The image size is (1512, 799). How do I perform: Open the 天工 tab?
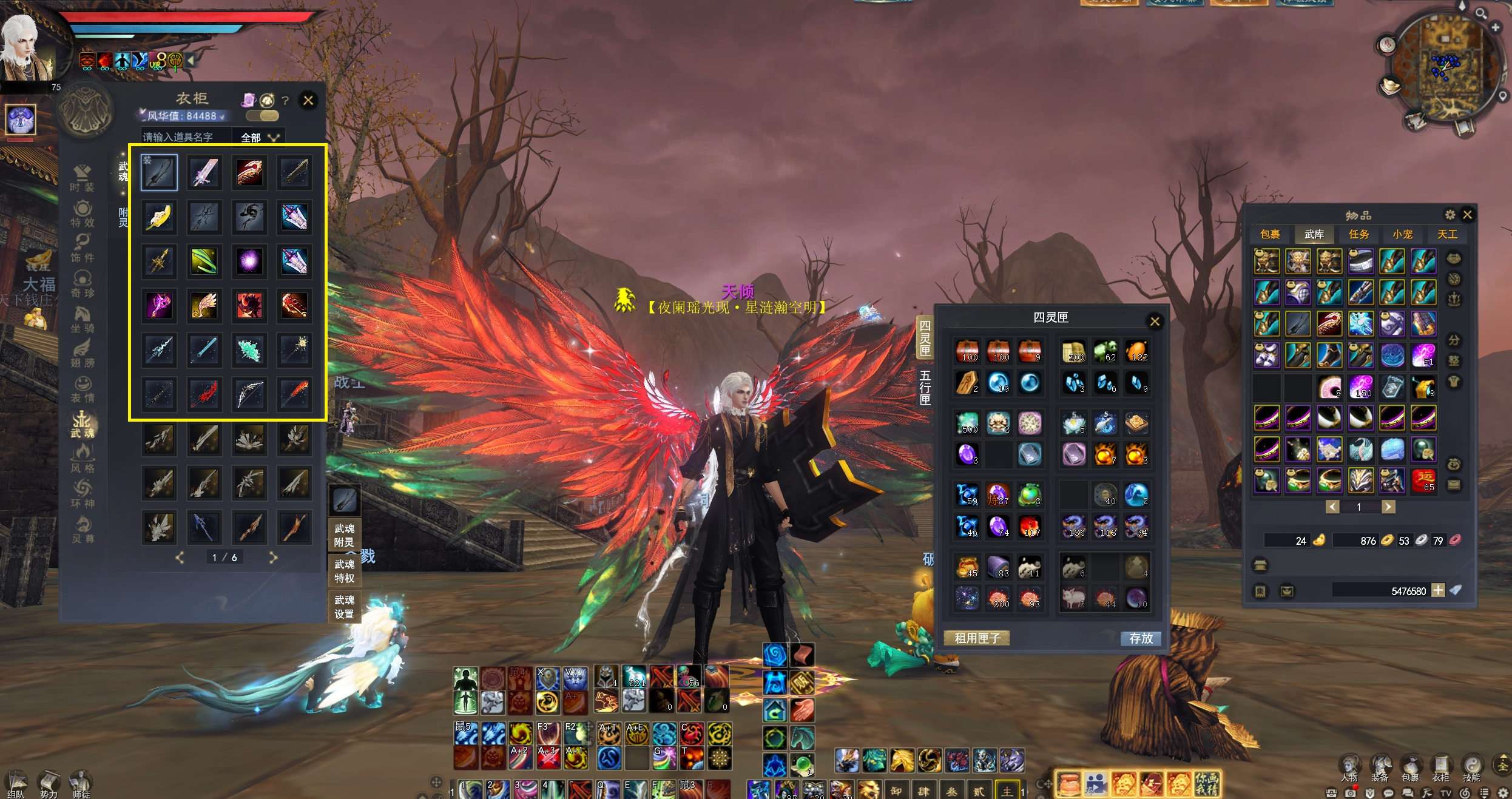pyautogui.click(x=1447, y=234)
